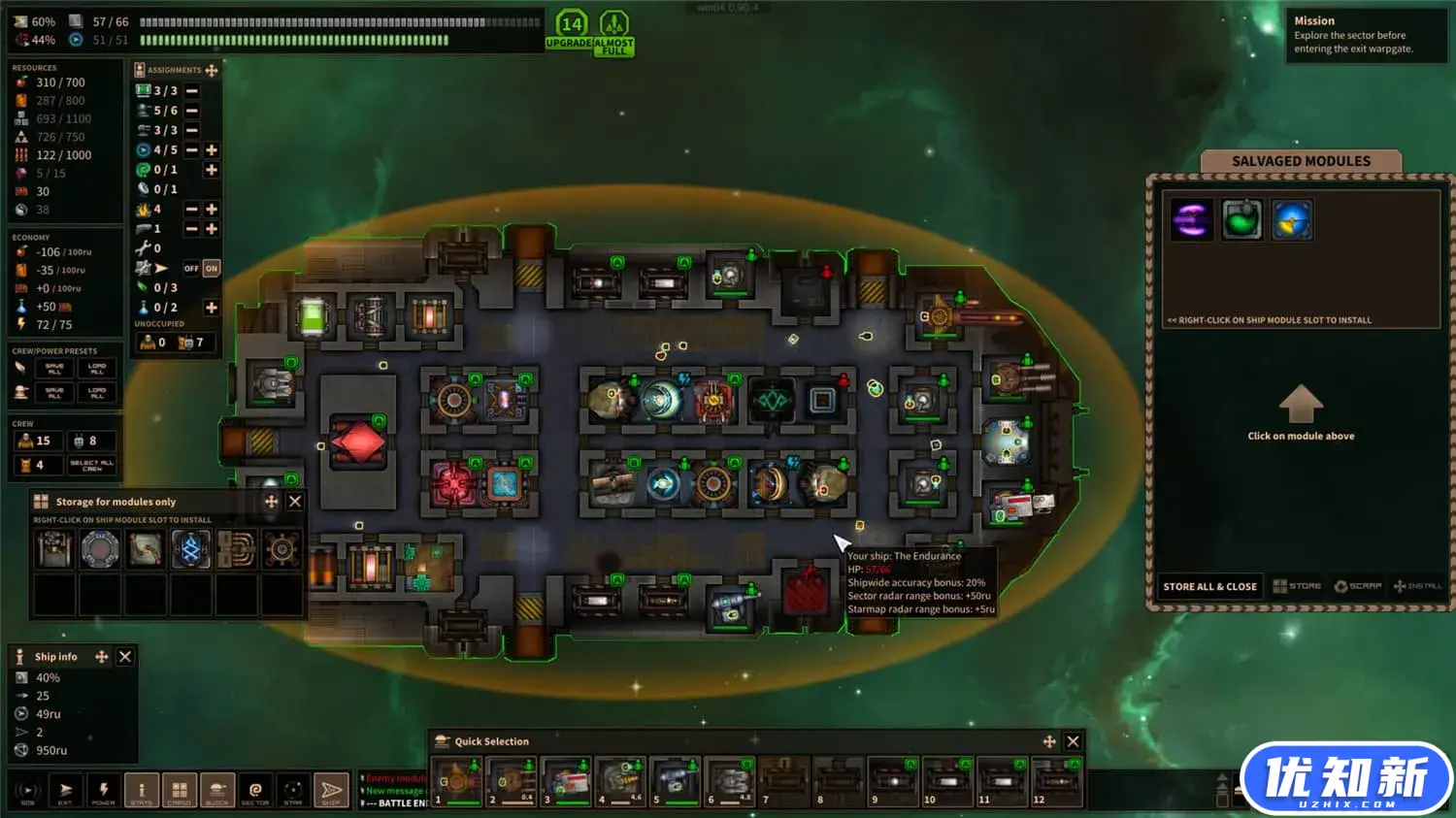Open the Cargo toolbar button
Viewport: 1456px width, 818px height.
179,790
